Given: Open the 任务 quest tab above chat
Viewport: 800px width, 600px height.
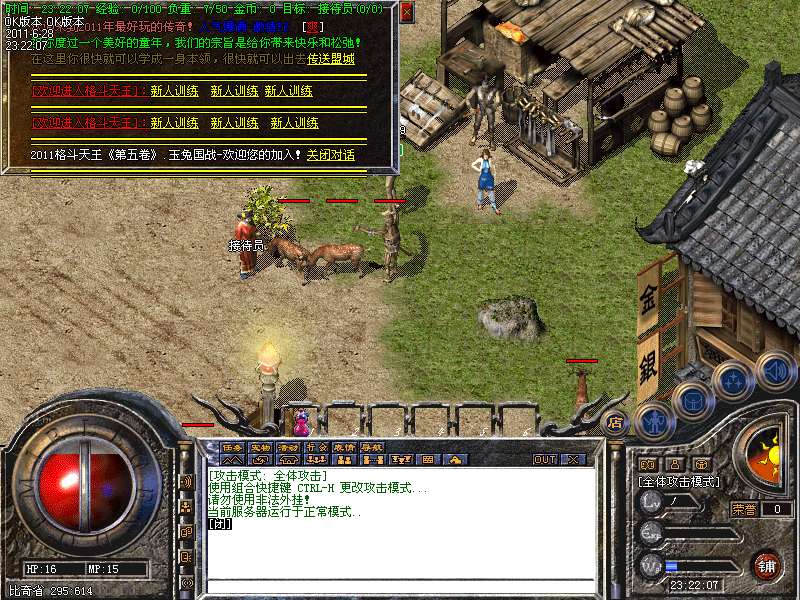Looking at the screenshot, I should [233, 447].
